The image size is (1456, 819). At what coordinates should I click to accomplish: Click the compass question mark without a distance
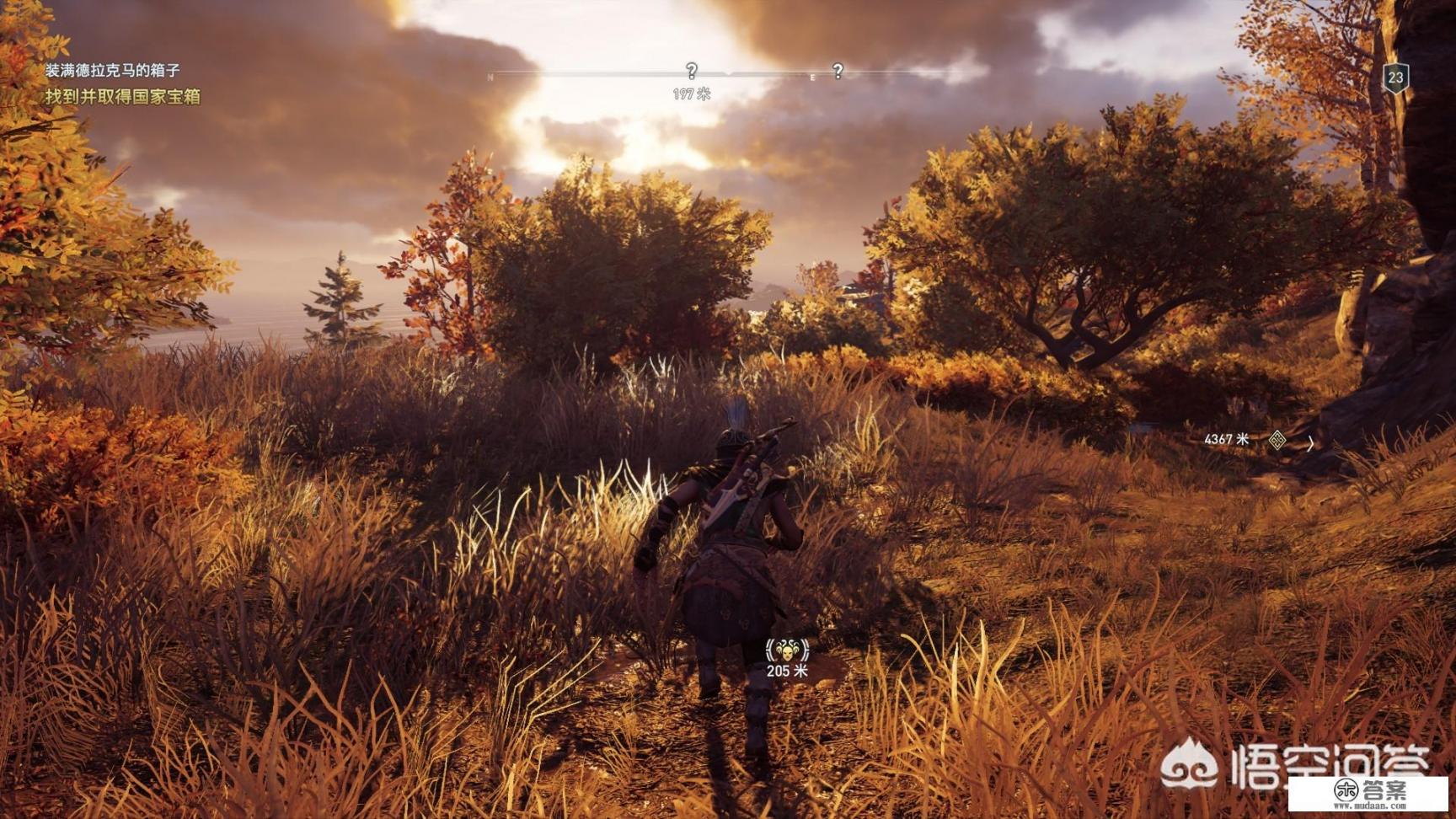tap(838, 71)
